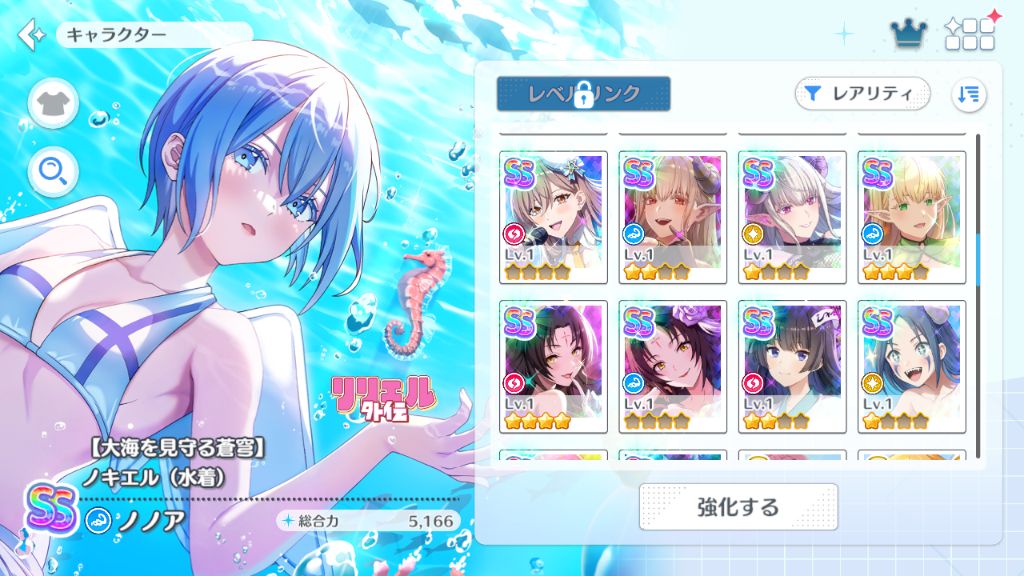The width and height of the screenshot is (1024, 576).
Task: Select the blue-haired fanged girl card
Action: click(912, 366)
